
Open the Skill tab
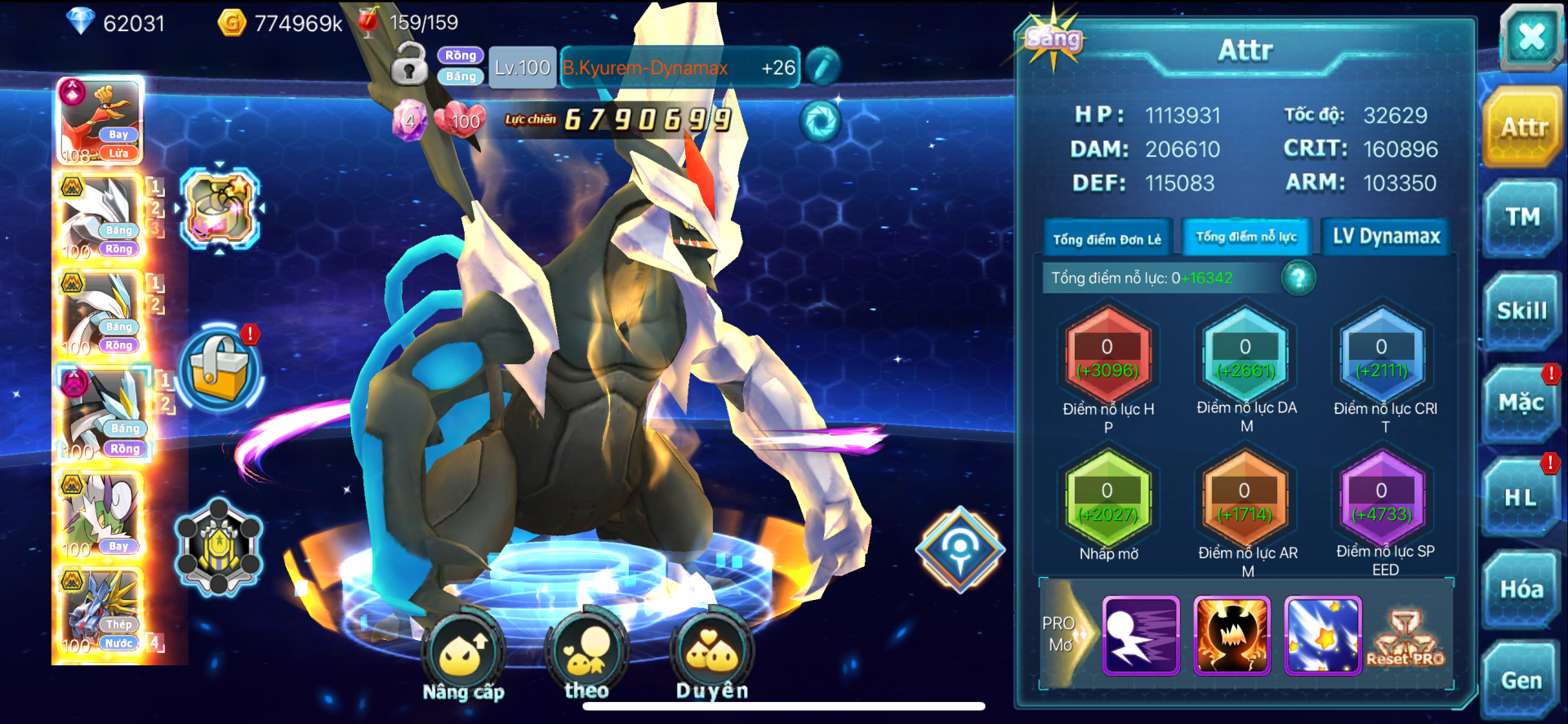click(x=1522, y=311)
